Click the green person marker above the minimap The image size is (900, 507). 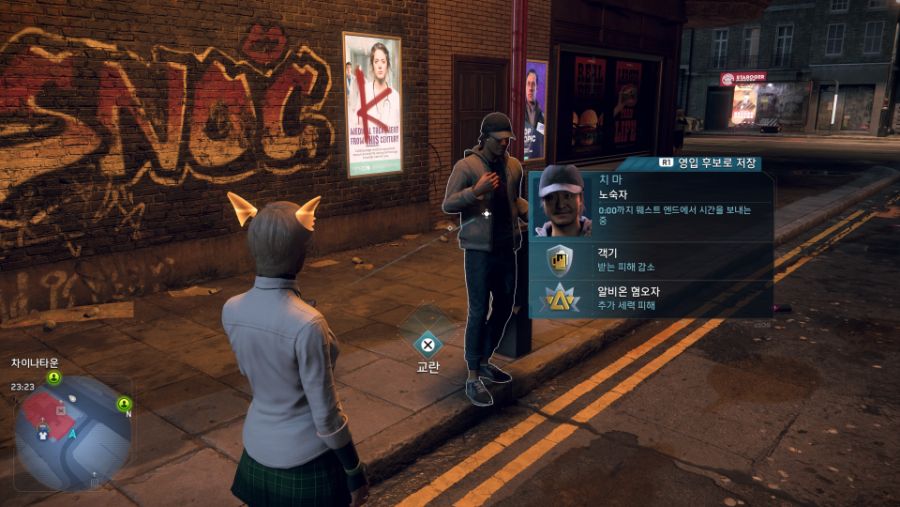[x=54, y=378]
